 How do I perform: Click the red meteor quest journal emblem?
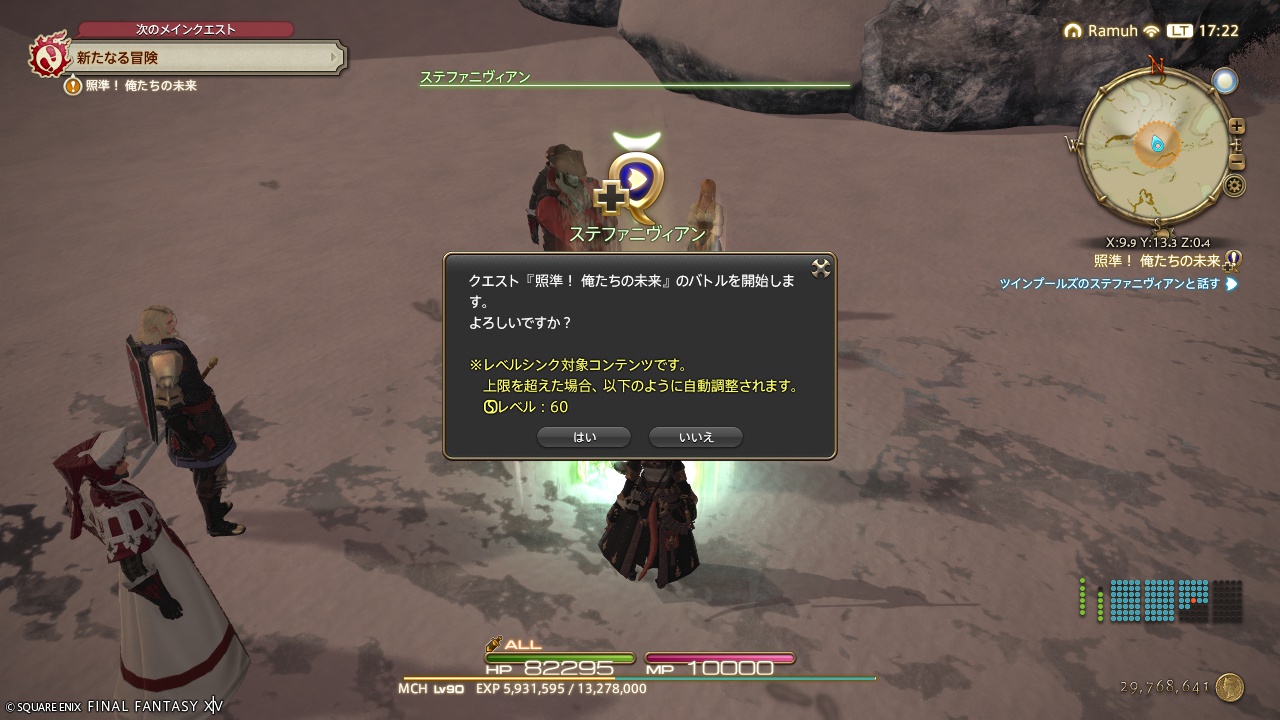(48, 57)
